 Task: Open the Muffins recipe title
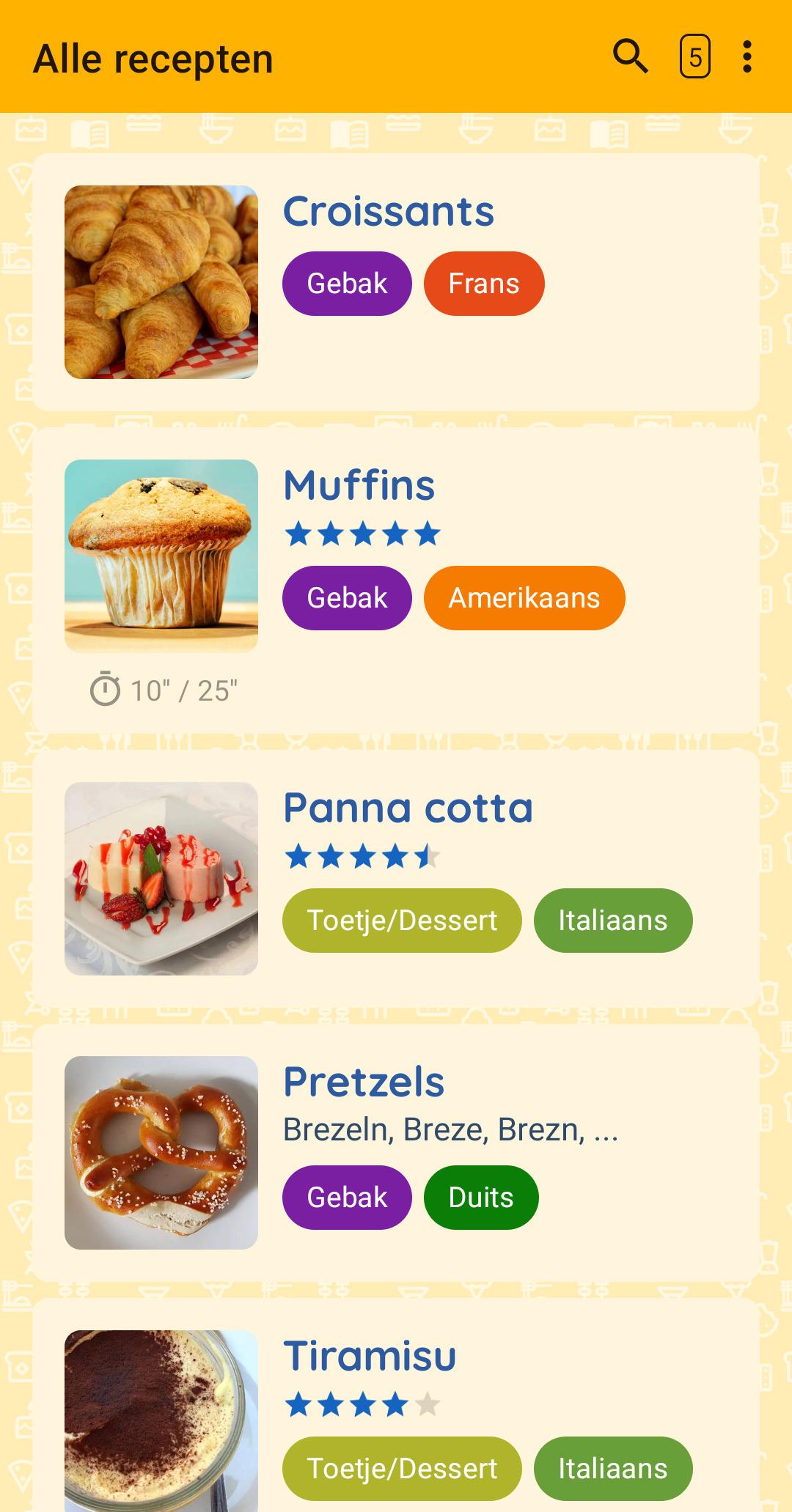pyautogui.click(x=359, y=485)
